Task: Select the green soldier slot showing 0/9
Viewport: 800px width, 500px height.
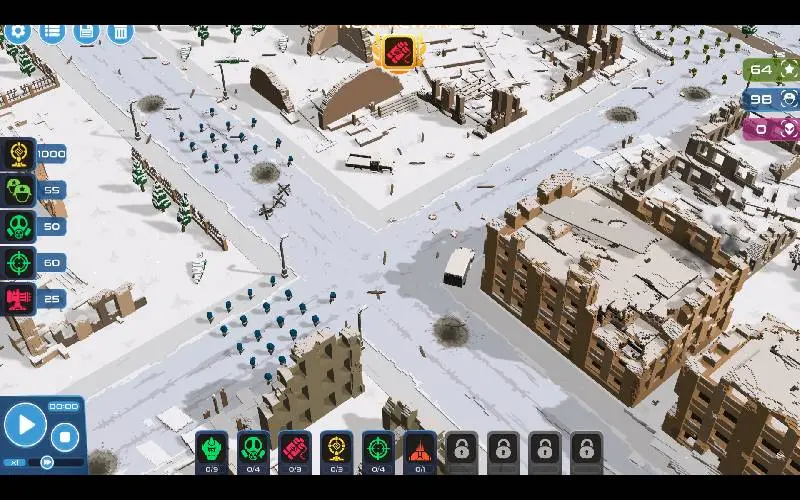Action: 212,451
